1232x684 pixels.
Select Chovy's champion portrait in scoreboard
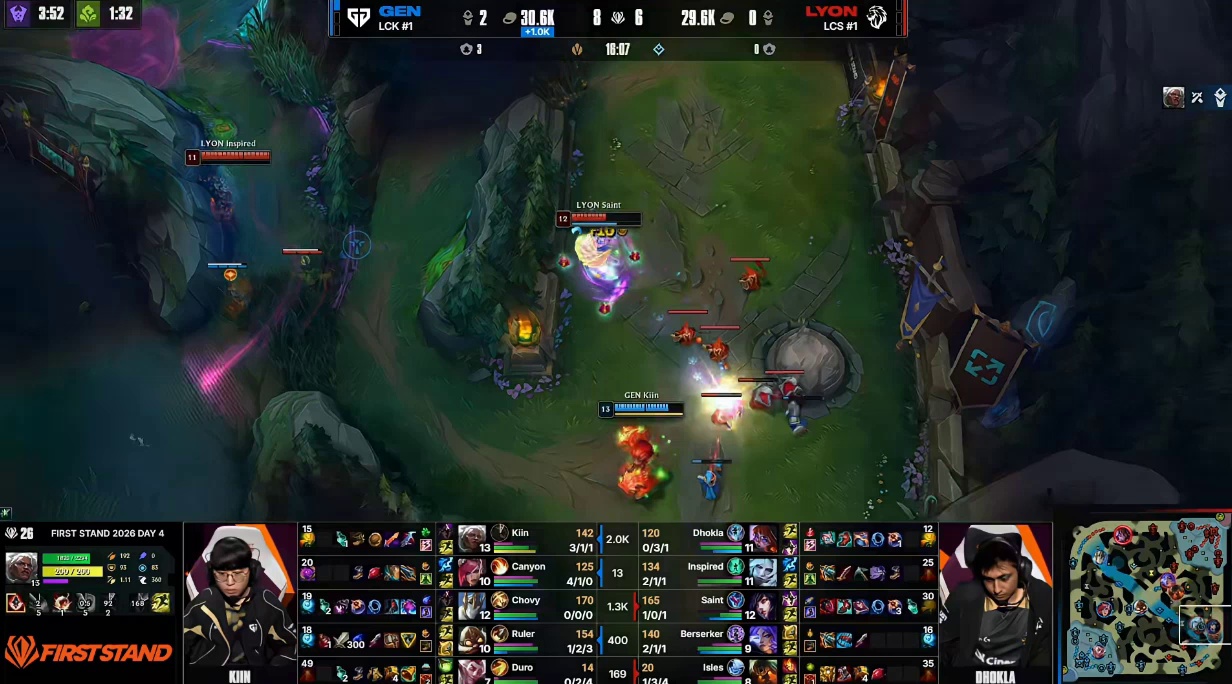[x=472, y=606]
